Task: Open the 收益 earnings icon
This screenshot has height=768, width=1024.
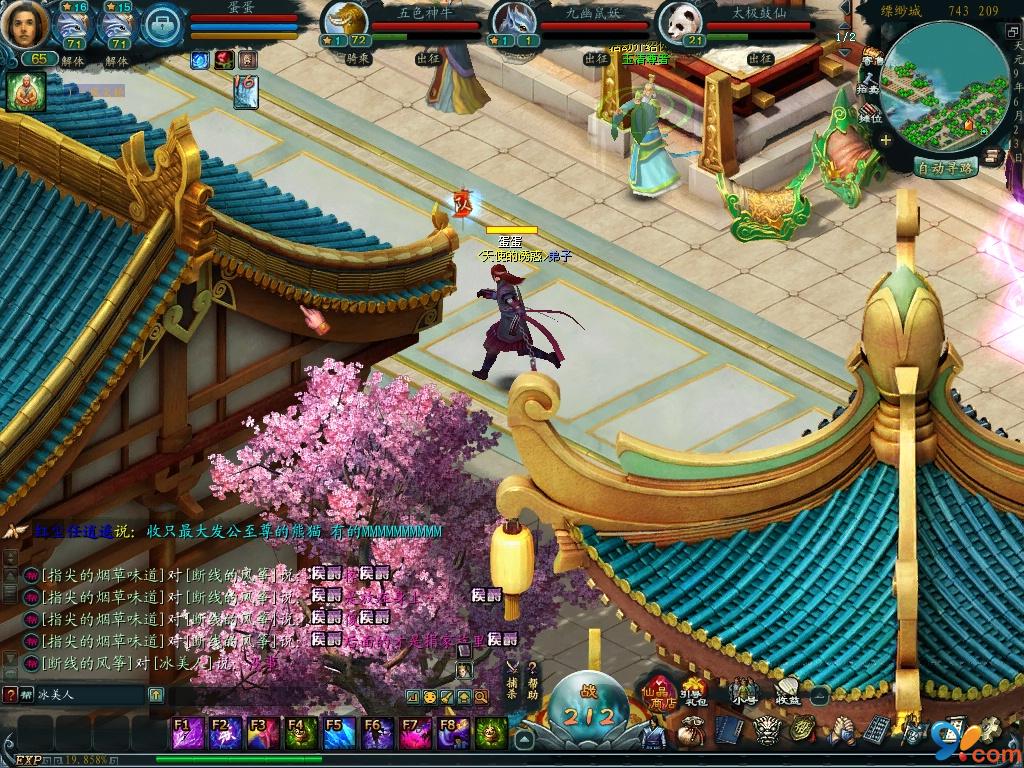Action: 787,692
